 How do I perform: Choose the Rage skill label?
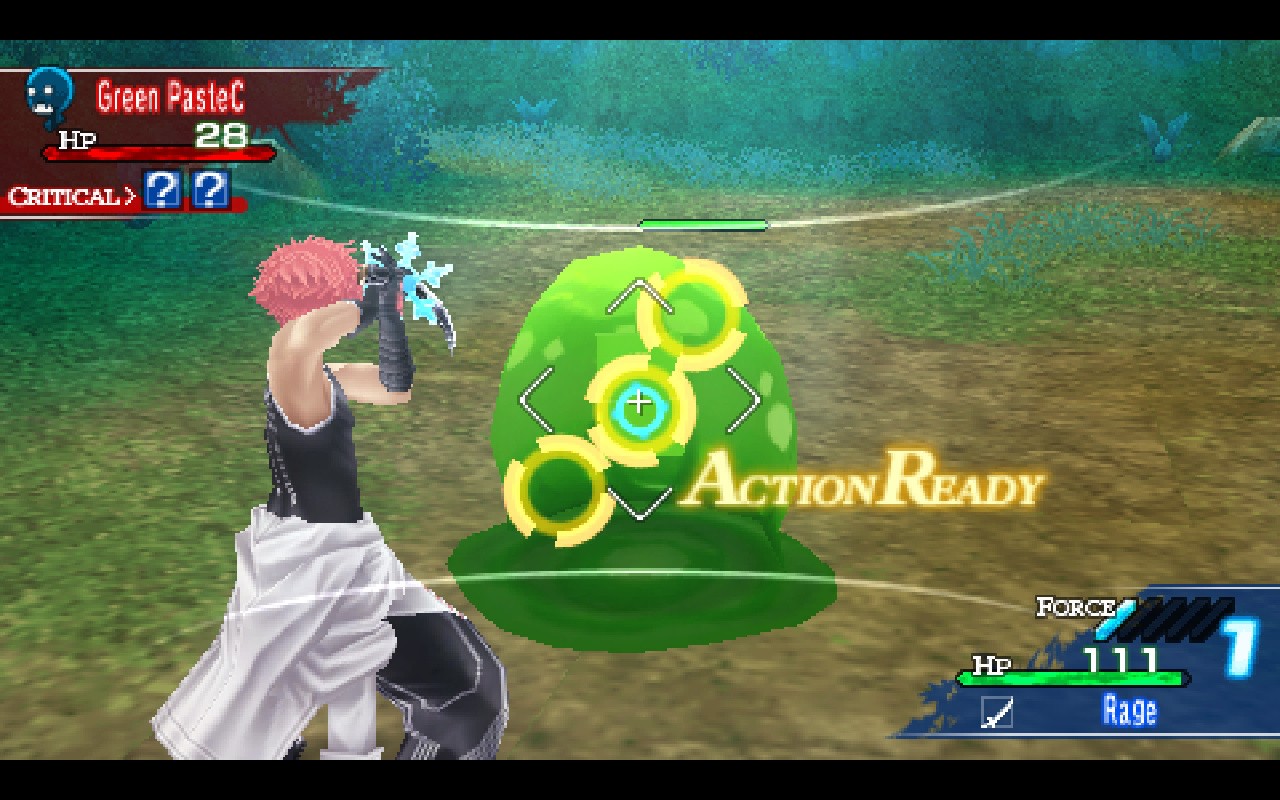coord(1129,710)
